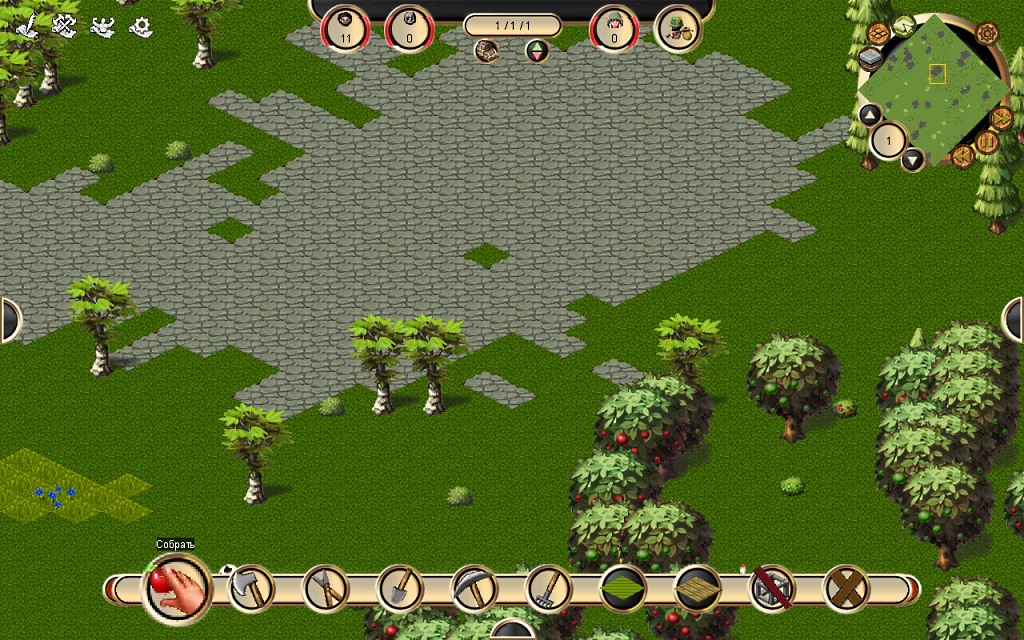The height and width of the screenshot is (640, 1024).
Task: Click the crossed-out cage demolish tool
Action: coord(771,588)
